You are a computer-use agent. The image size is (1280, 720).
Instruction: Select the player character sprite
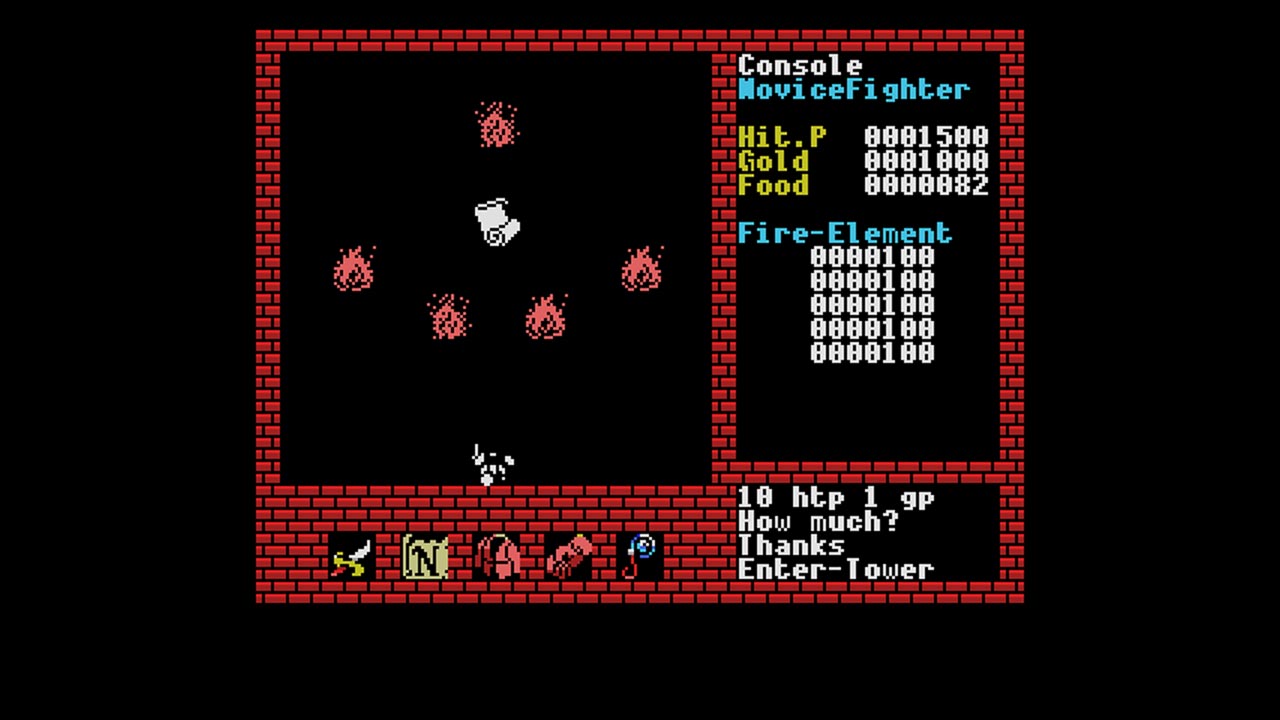pyautogui.click(x=488, y=460)
